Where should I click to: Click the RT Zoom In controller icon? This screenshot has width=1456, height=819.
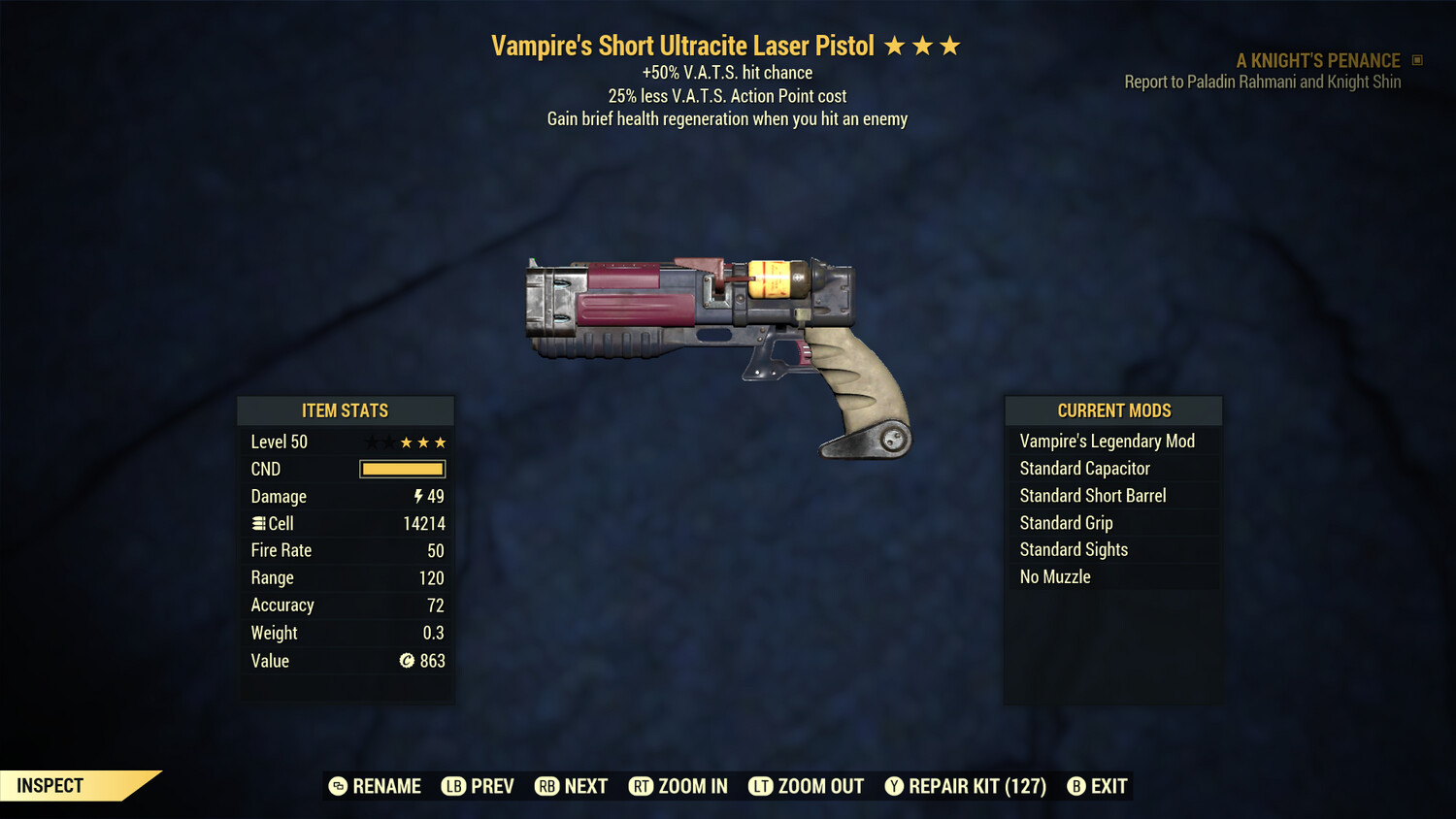[x=641, y=786]
